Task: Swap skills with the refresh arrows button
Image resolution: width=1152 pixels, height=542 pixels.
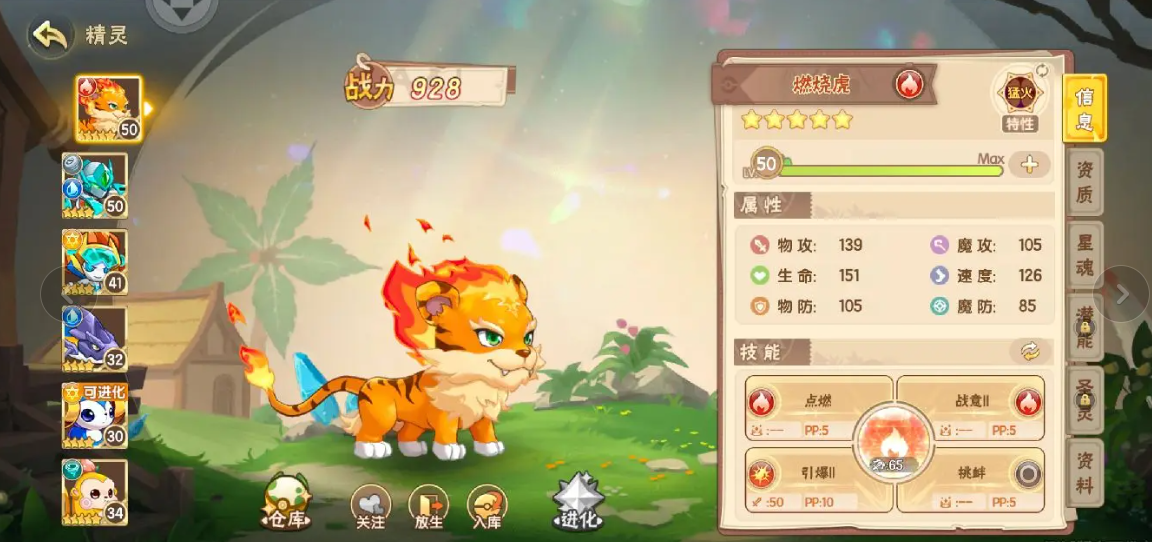Action: [1030, 351]
